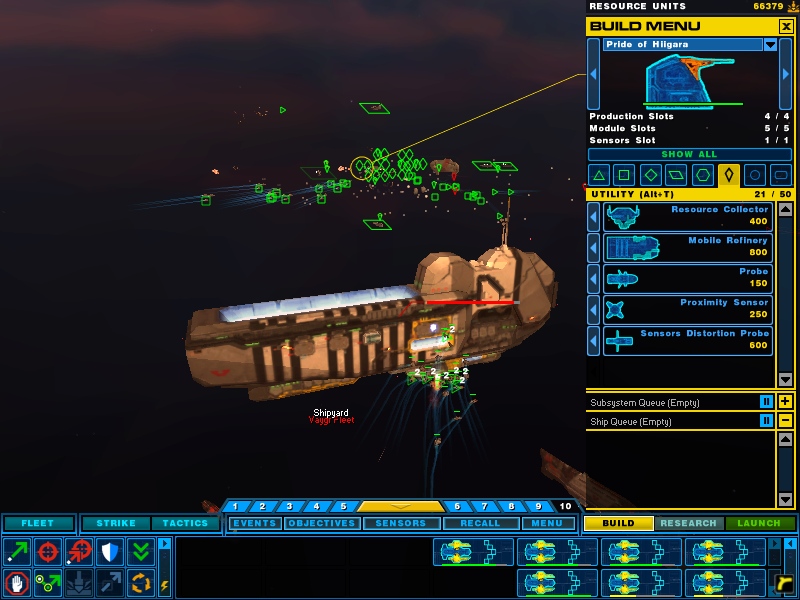Collapse the Ship Queue with minus button
Image resolution: width=800 pixels, height=600 pixels.
click(x=785, y=421)
